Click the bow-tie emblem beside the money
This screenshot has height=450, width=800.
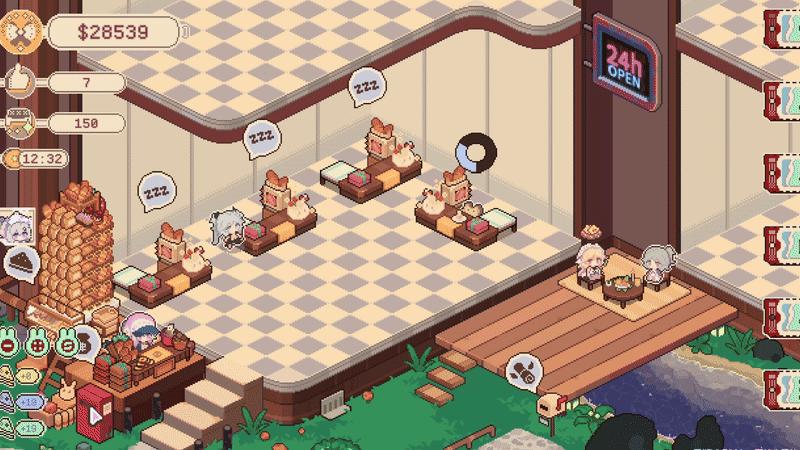click(x=20, y=32)
